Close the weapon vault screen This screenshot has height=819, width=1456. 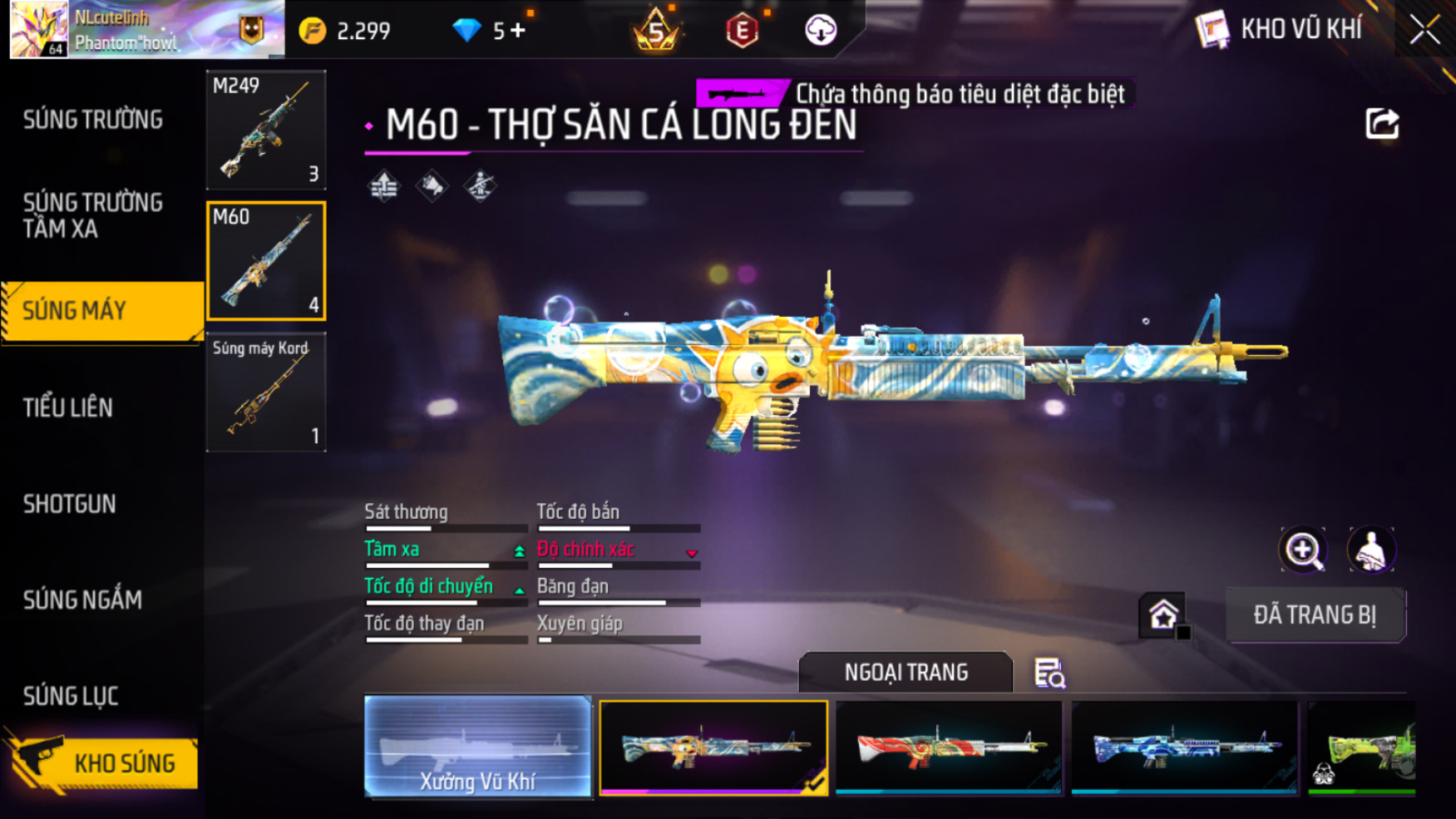click(1424, 31)
